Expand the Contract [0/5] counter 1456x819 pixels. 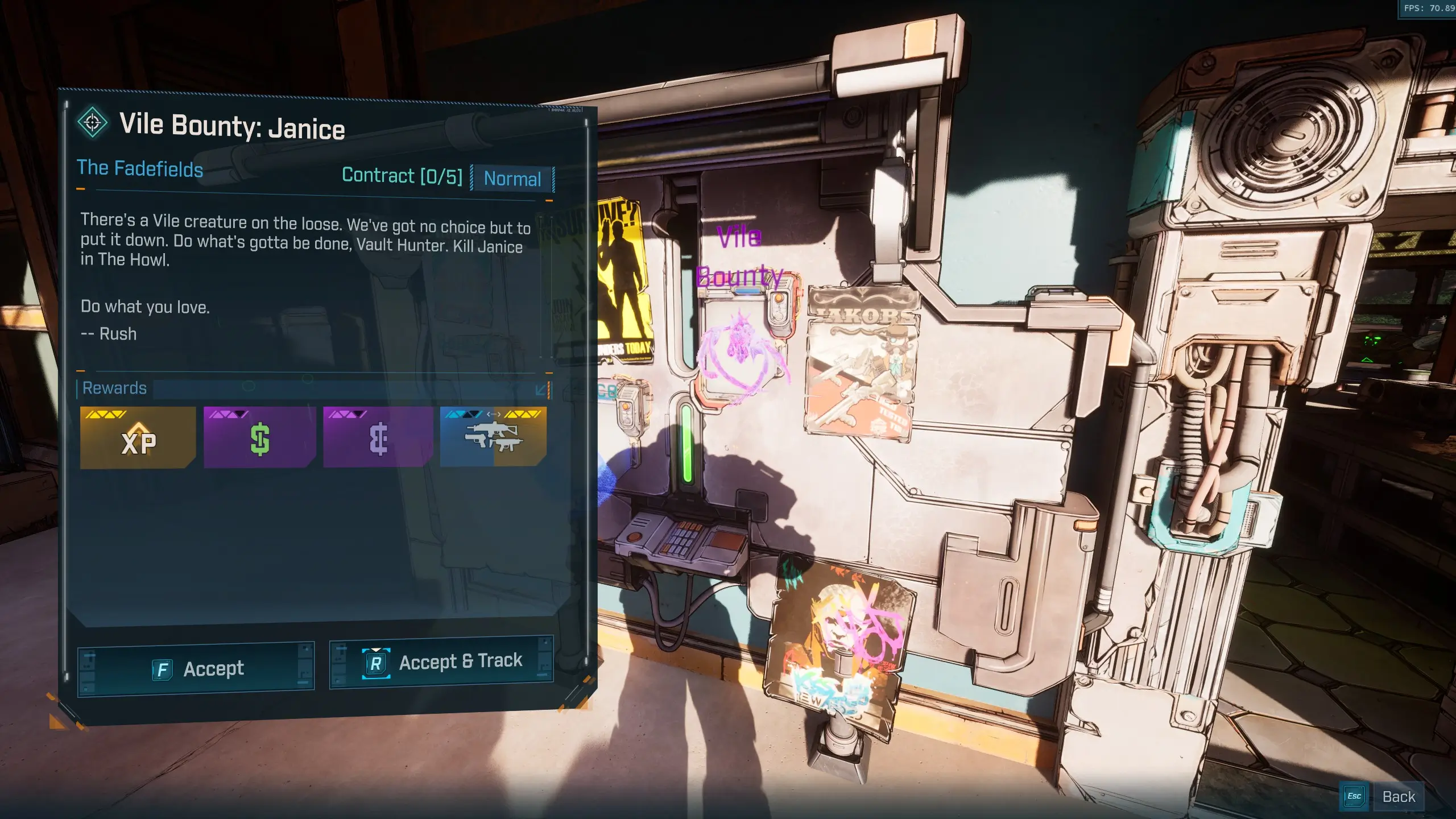[403, 176]
